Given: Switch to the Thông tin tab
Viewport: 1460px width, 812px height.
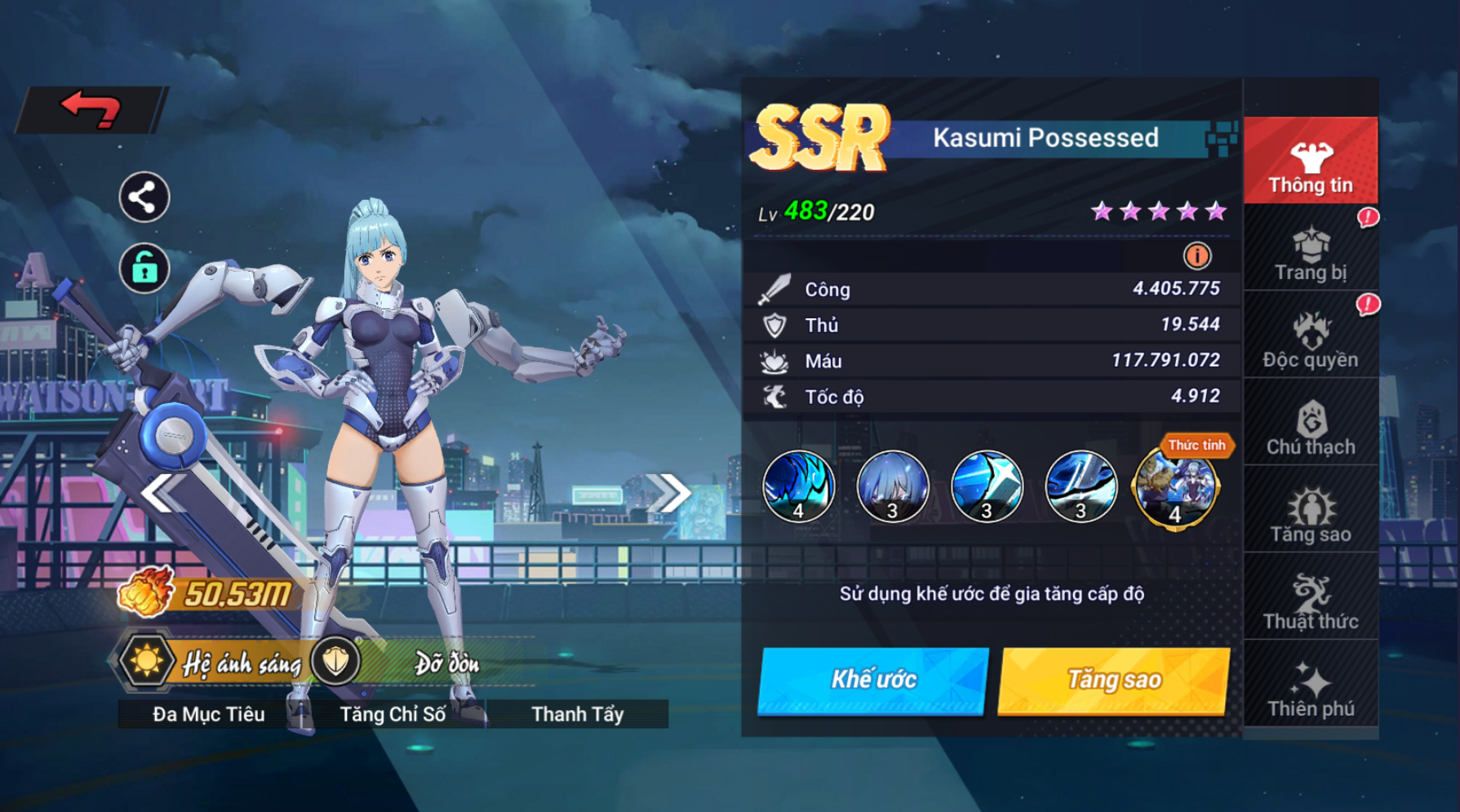Looking at the screenshot, I should tap(1311, 162).
